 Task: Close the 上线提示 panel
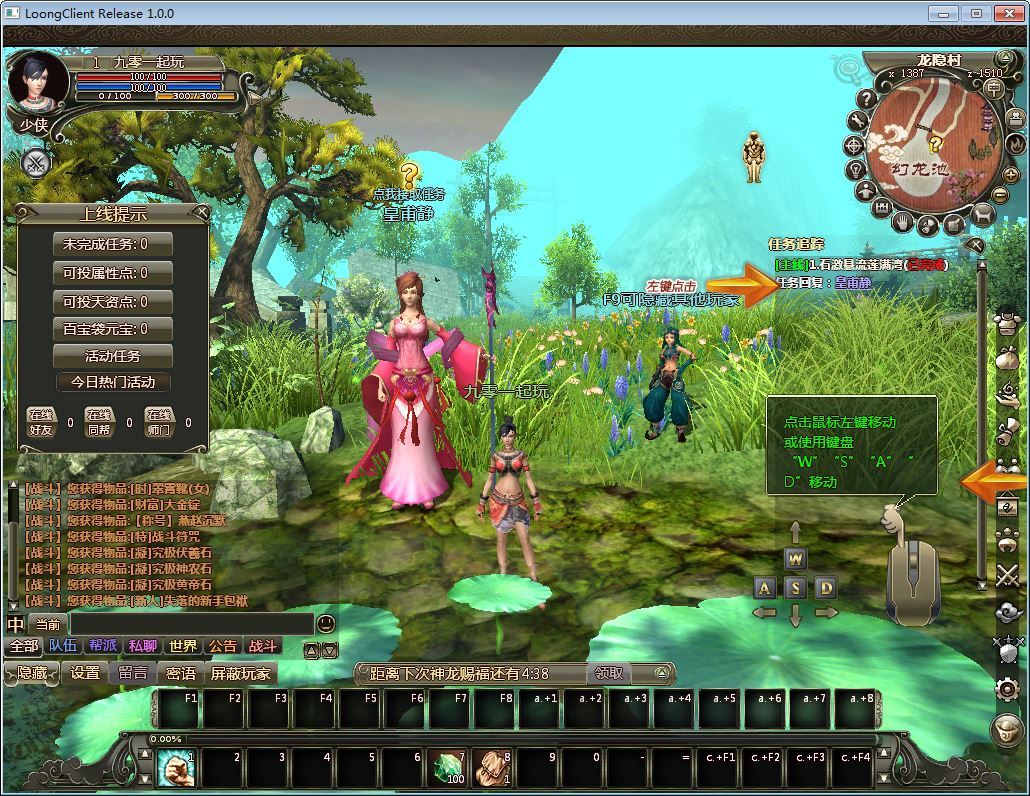pos(201,212)
